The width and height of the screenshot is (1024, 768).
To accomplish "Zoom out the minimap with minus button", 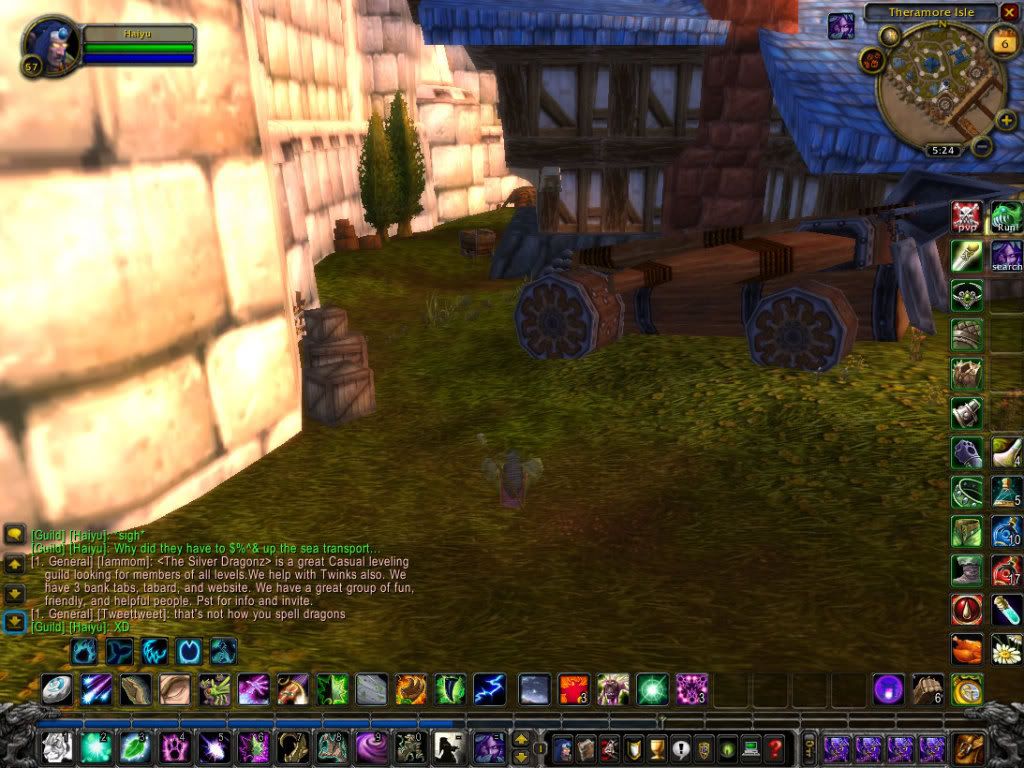I will point(982,146).
